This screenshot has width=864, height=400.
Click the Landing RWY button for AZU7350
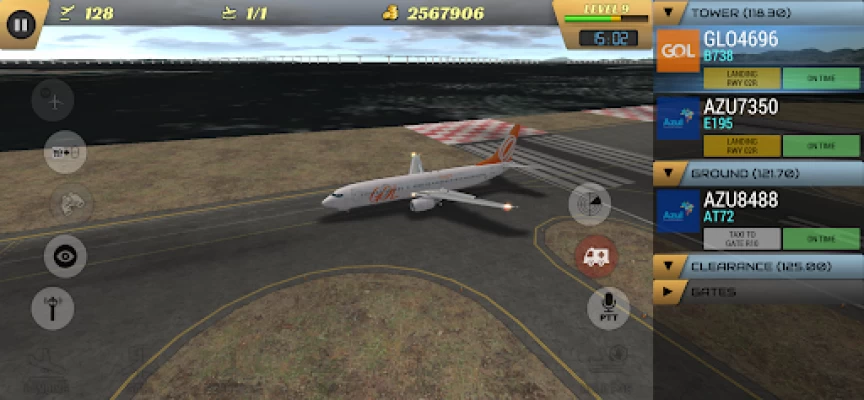coord(742,145)
